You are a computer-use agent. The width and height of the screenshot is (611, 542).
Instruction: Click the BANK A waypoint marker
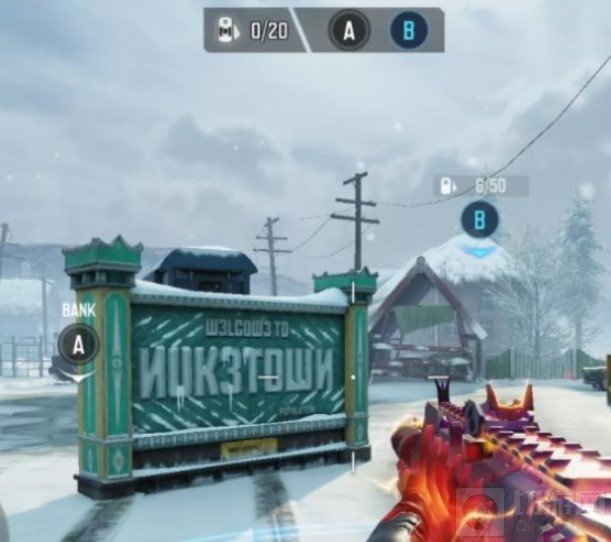(79, 345)
